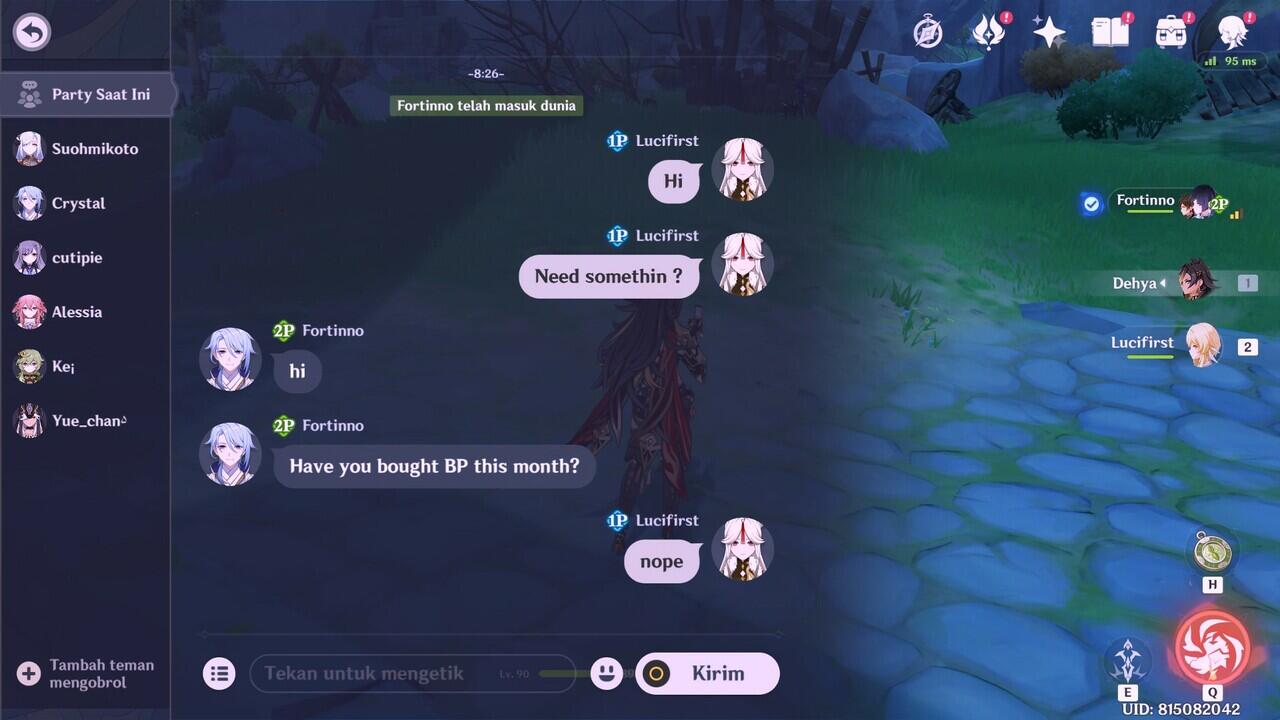This screenshot has height=720, width=1280.
Task: Click Tambah teman mengobrol
Action: coord(86,673)
